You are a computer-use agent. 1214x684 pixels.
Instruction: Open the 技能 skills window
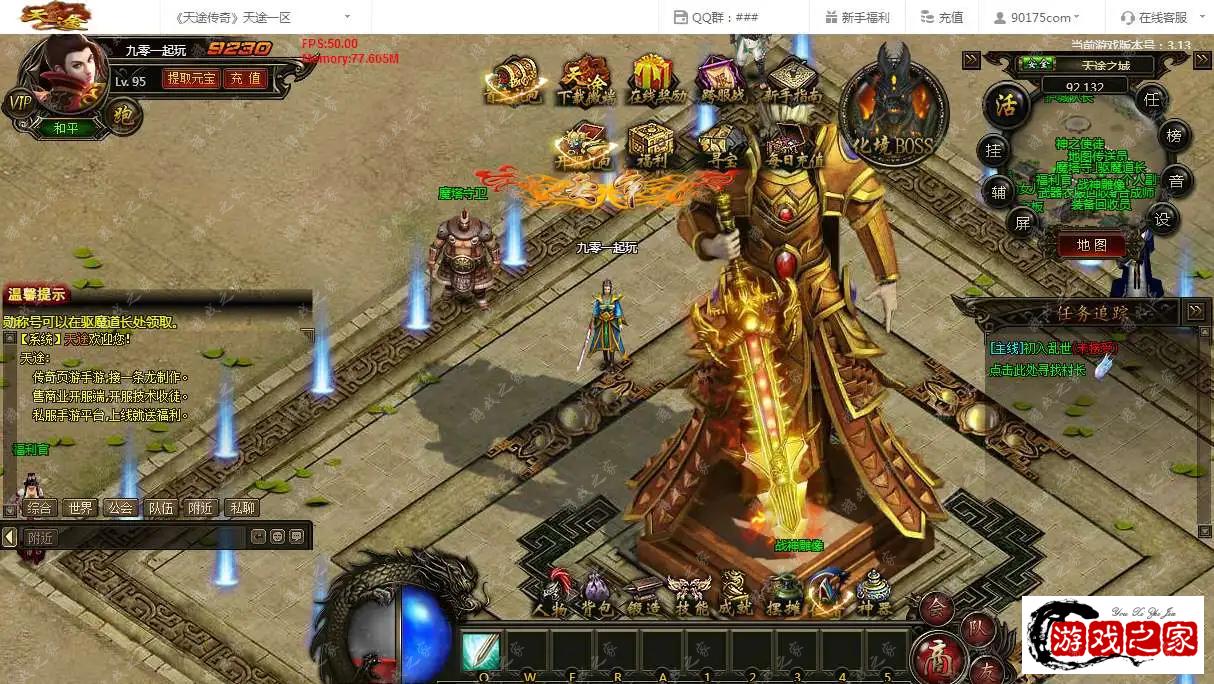pyautogui.click(x=689, y=592)
